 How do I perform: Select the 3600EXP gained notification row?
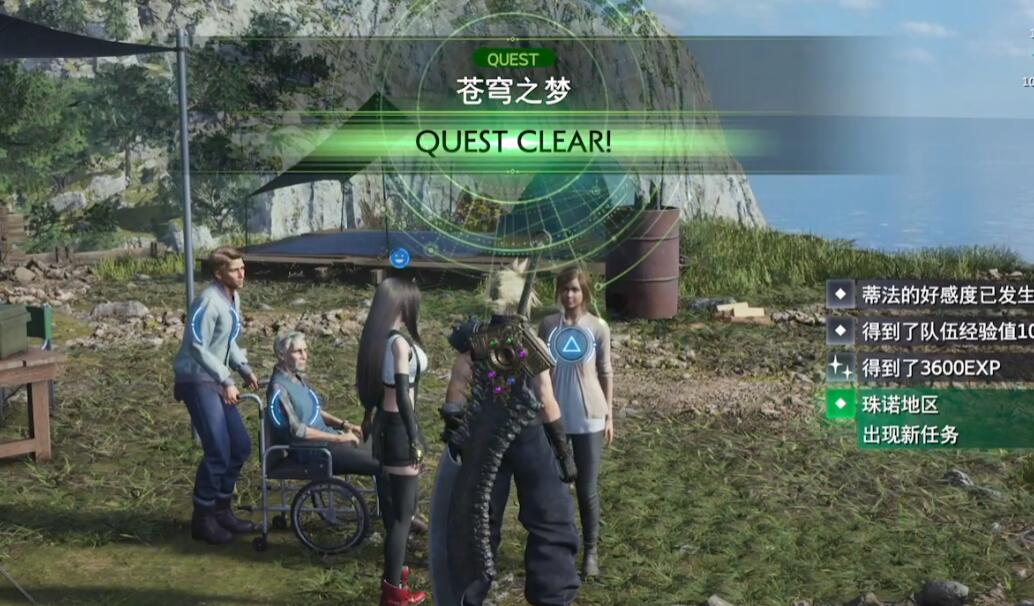point(930,368)
